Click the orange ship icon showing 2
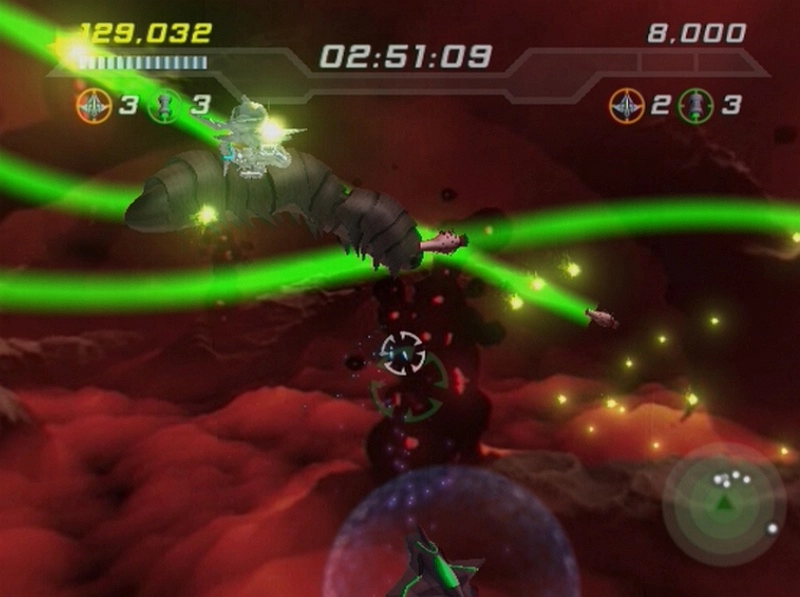Screen dimensions: 800x597 [x=627, y=105]
